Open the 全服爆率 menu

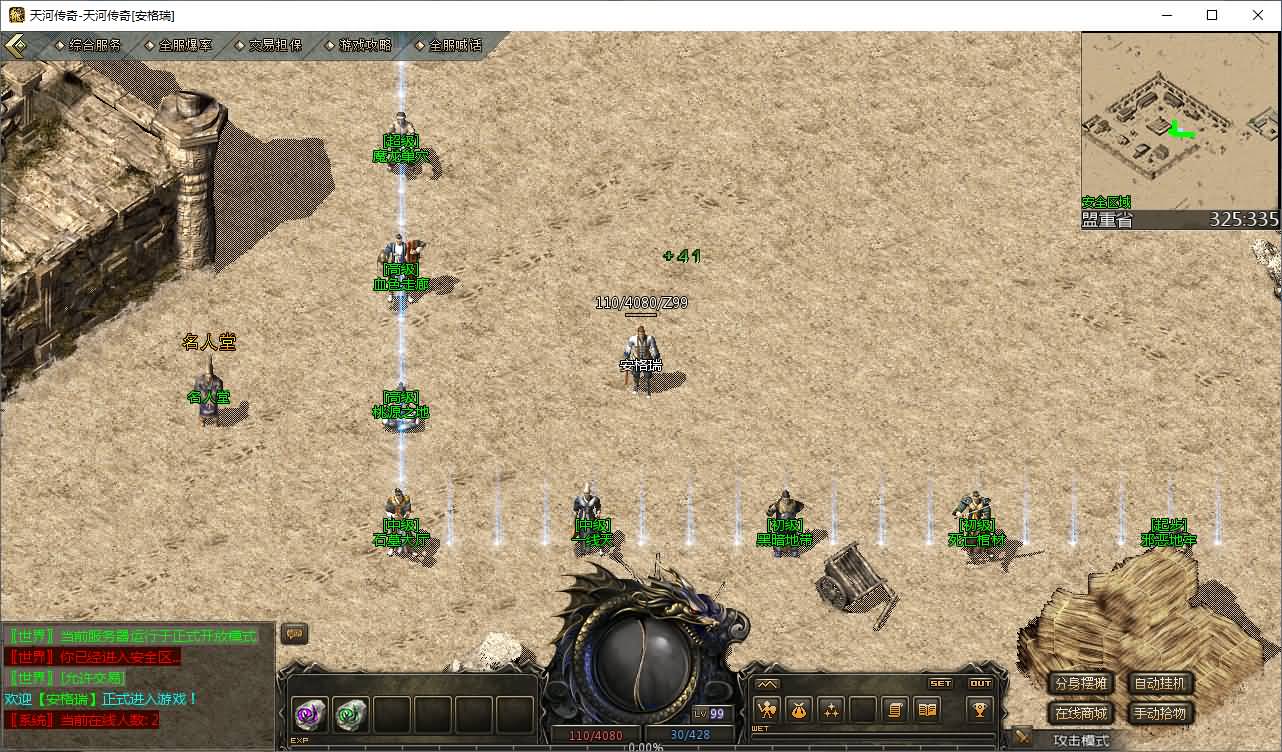pos(185,45)
